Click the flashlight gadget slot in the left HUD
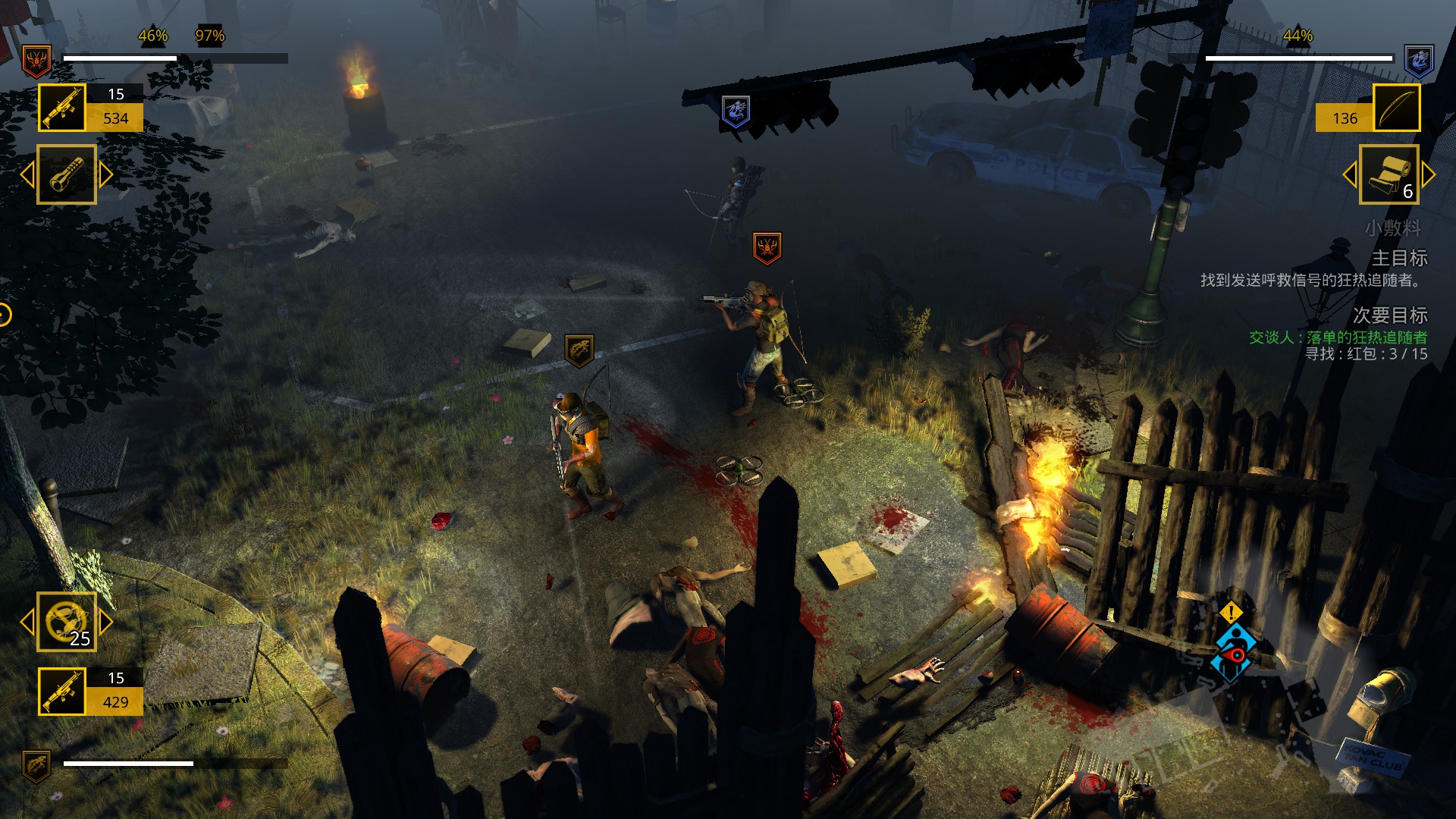 [x=67, y=173]
